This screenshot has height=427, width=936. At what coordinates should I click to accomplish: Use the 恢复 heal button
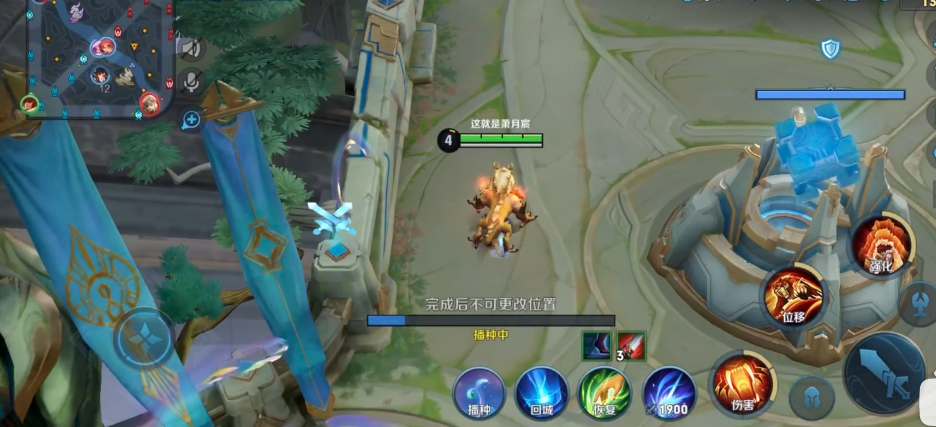coord(605,391)
